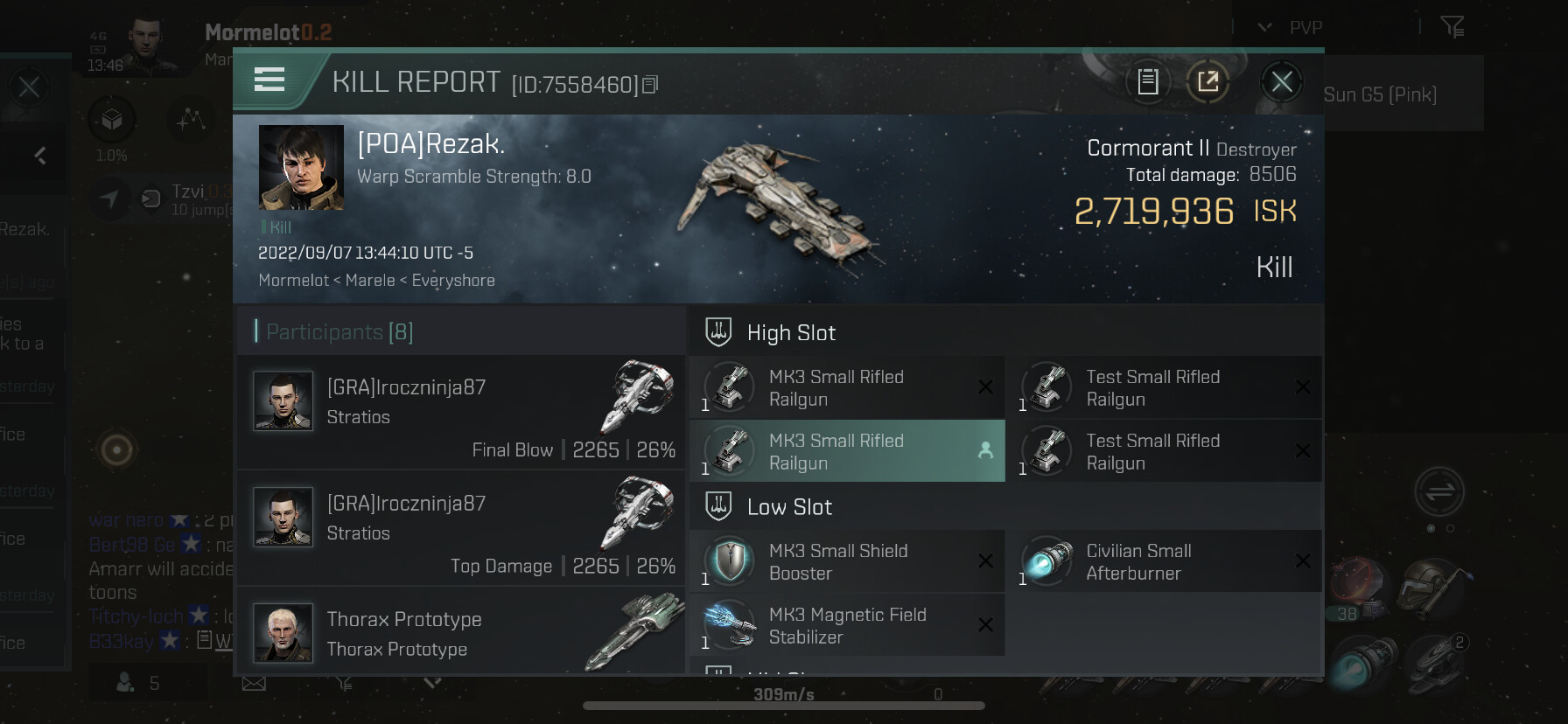Close the left side panel
Screen dimensions: 1568x724
coord(29,87)
